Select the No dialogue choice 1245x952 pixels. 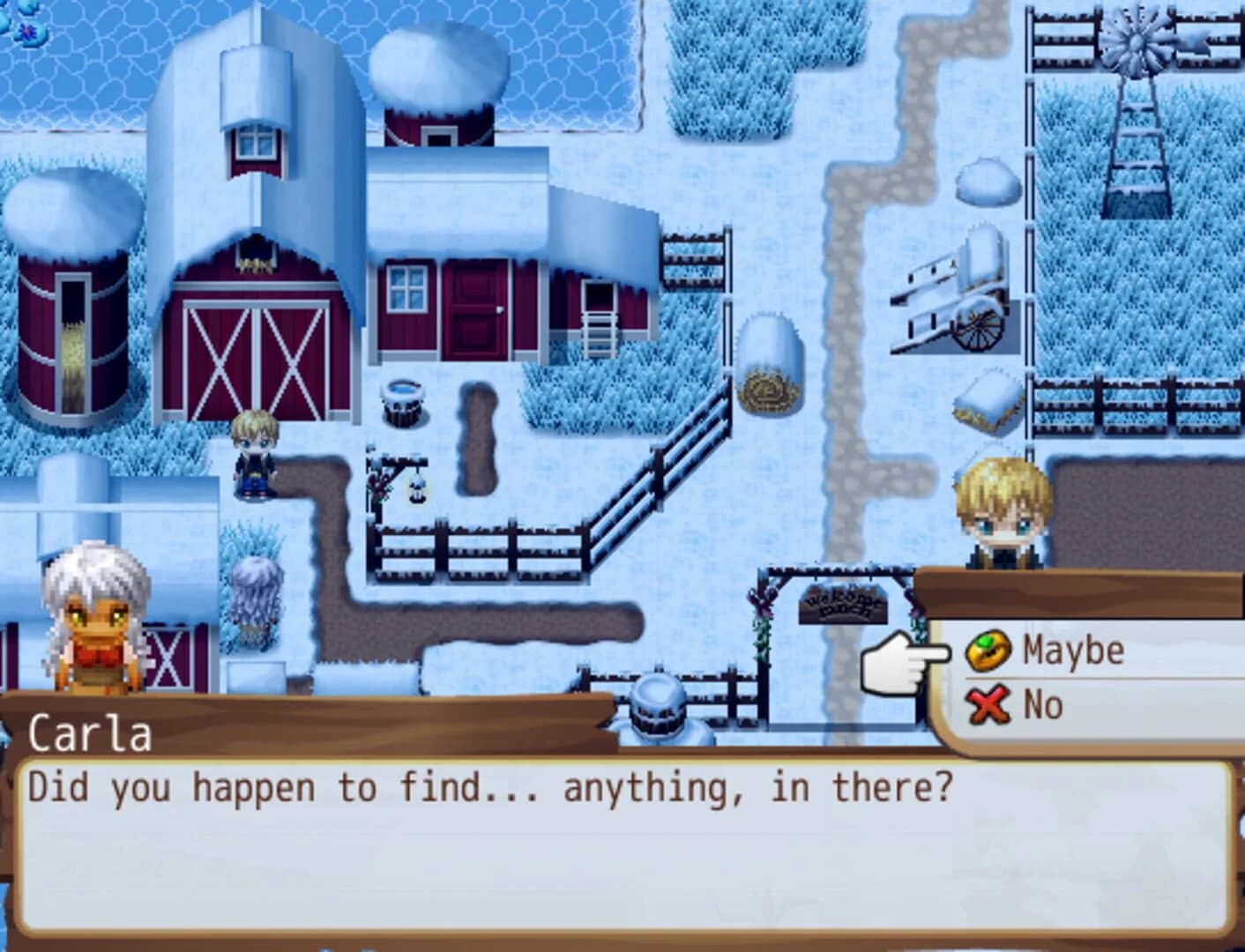click(1042, 703)
